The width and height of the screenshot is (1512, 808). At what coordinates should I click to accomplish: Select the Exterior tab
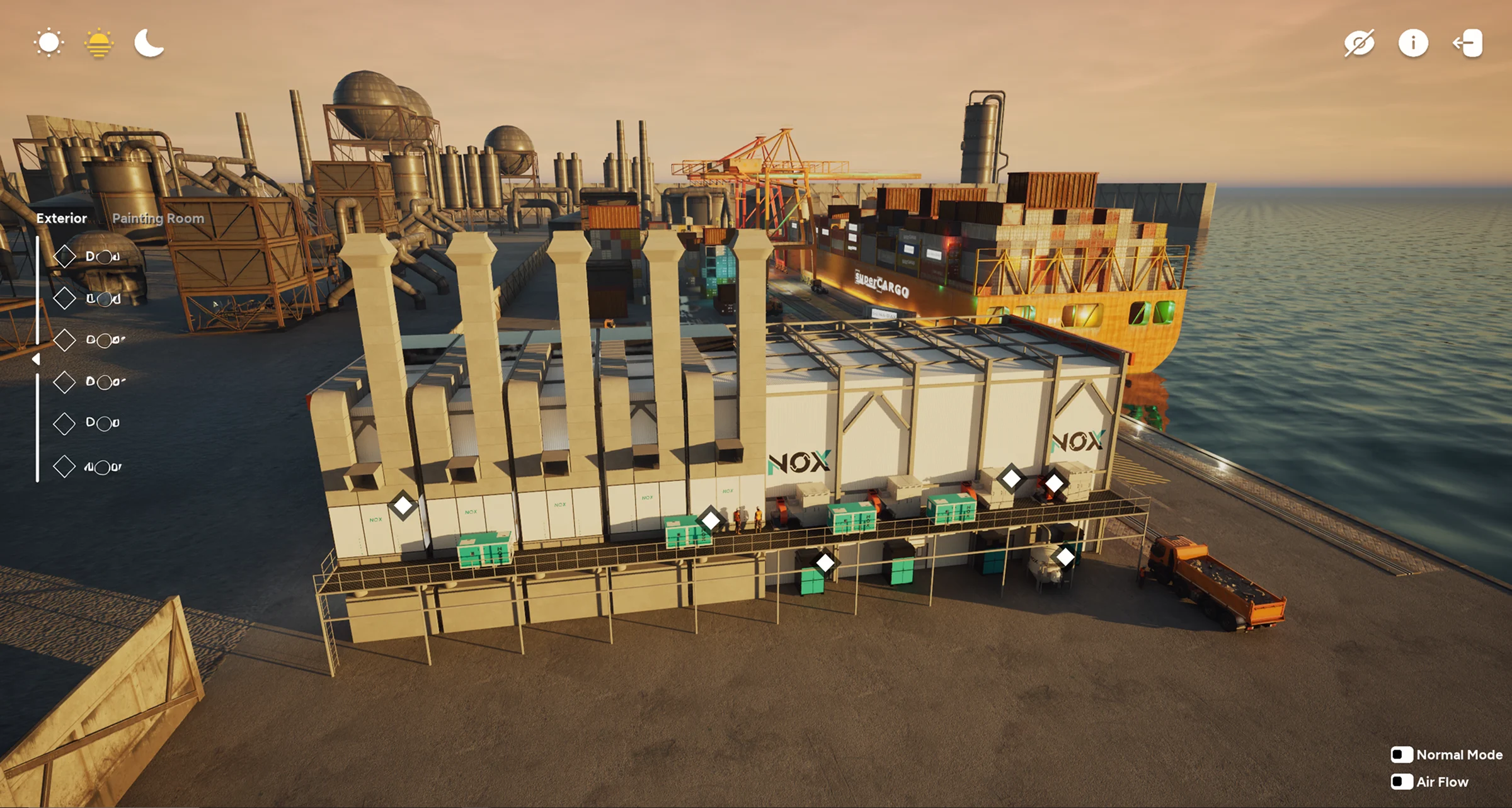tap(62, 219)
